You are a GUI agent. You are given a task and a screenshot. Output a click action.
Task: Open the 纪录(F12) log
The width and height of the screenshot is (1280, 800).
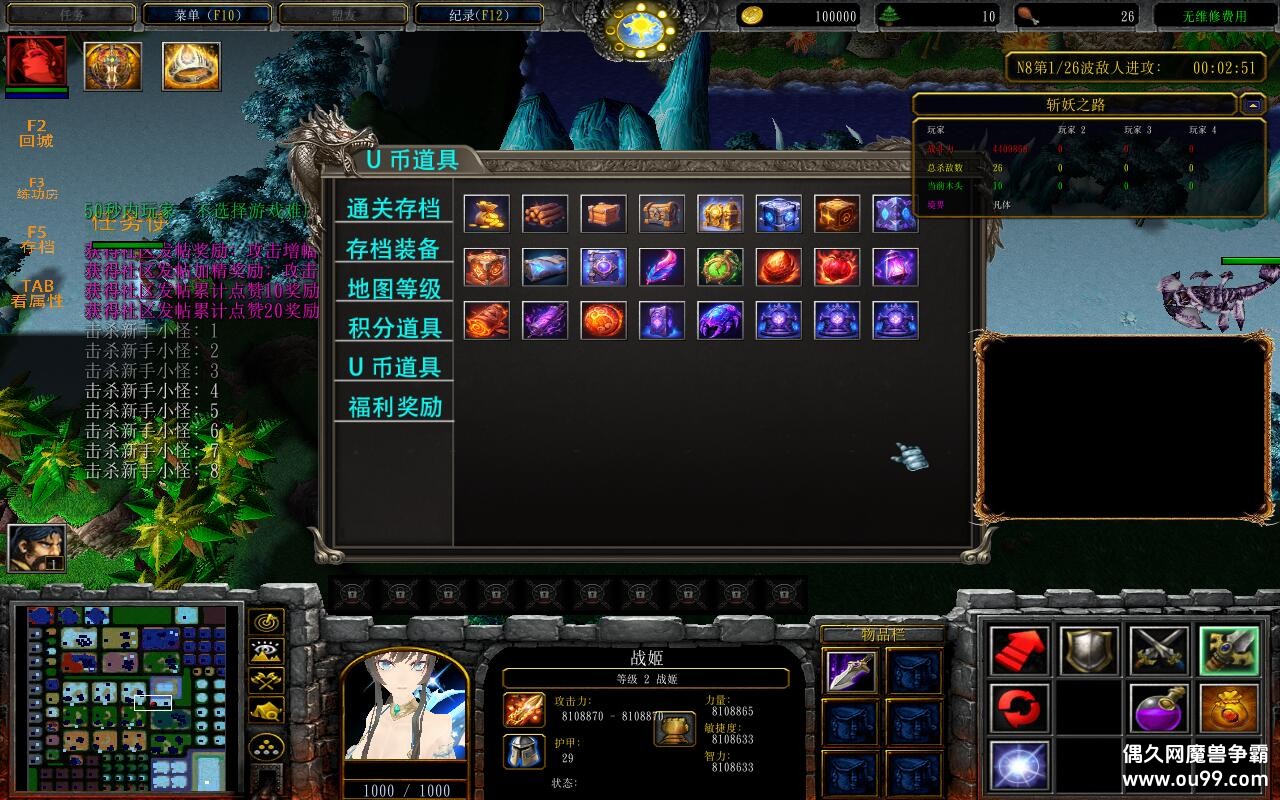[477, 13]
